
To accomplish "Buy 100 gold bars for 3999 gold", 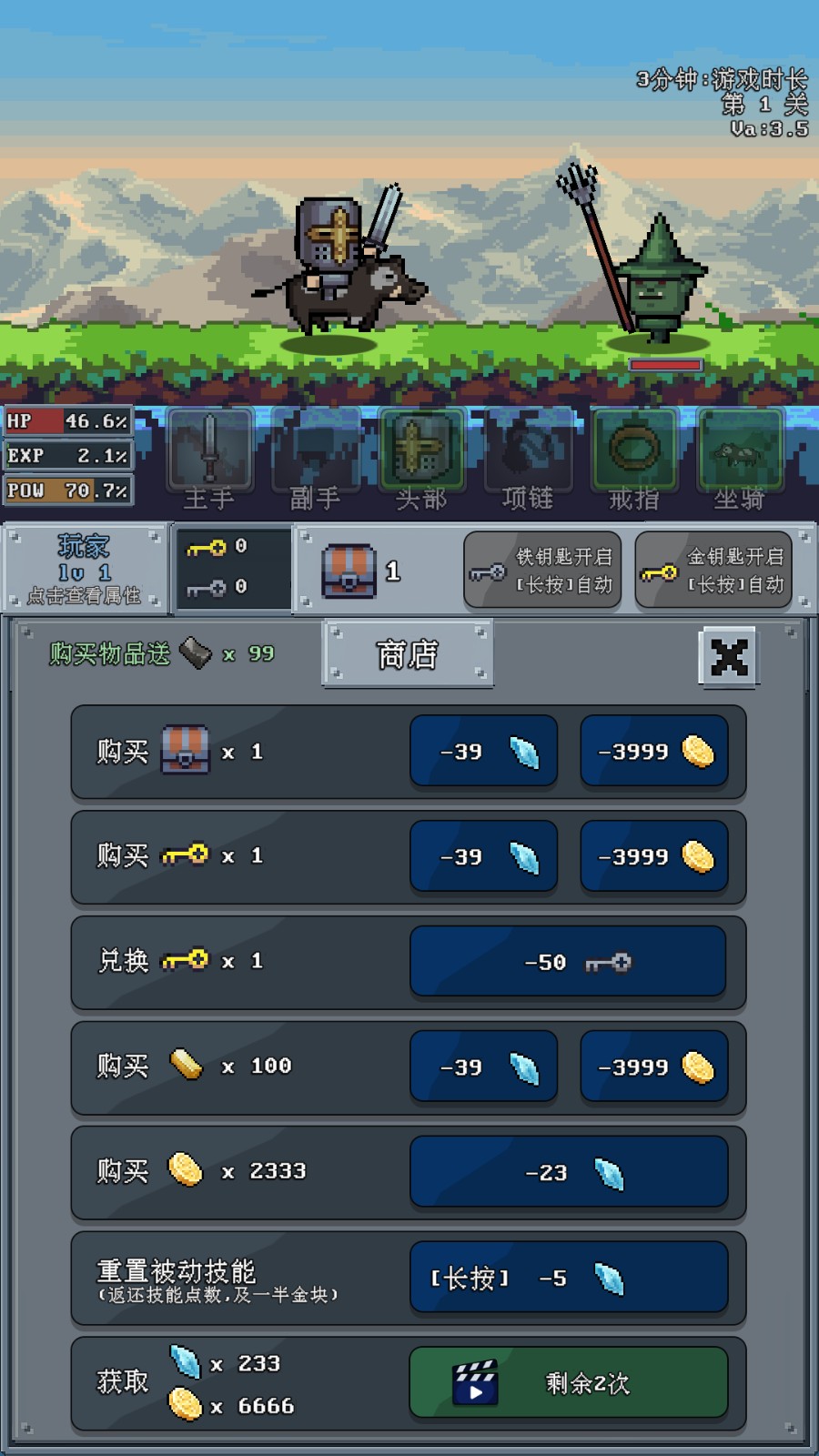I will [x=654, y=1067].
